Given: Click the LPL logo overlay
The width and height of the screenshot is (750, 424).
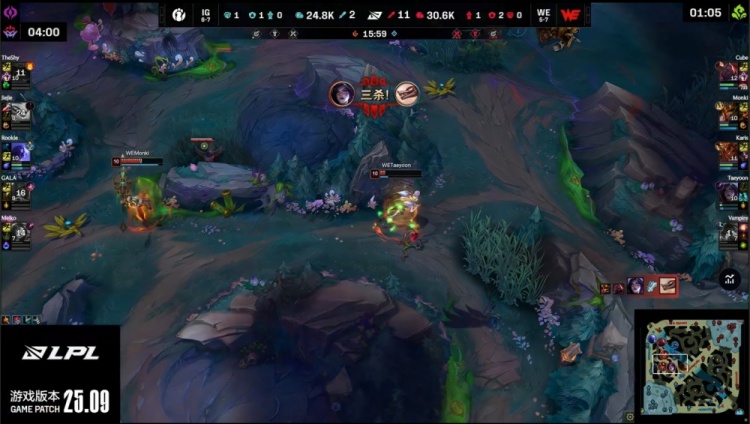Looking at the screenshot, I should tap(59, 352).
